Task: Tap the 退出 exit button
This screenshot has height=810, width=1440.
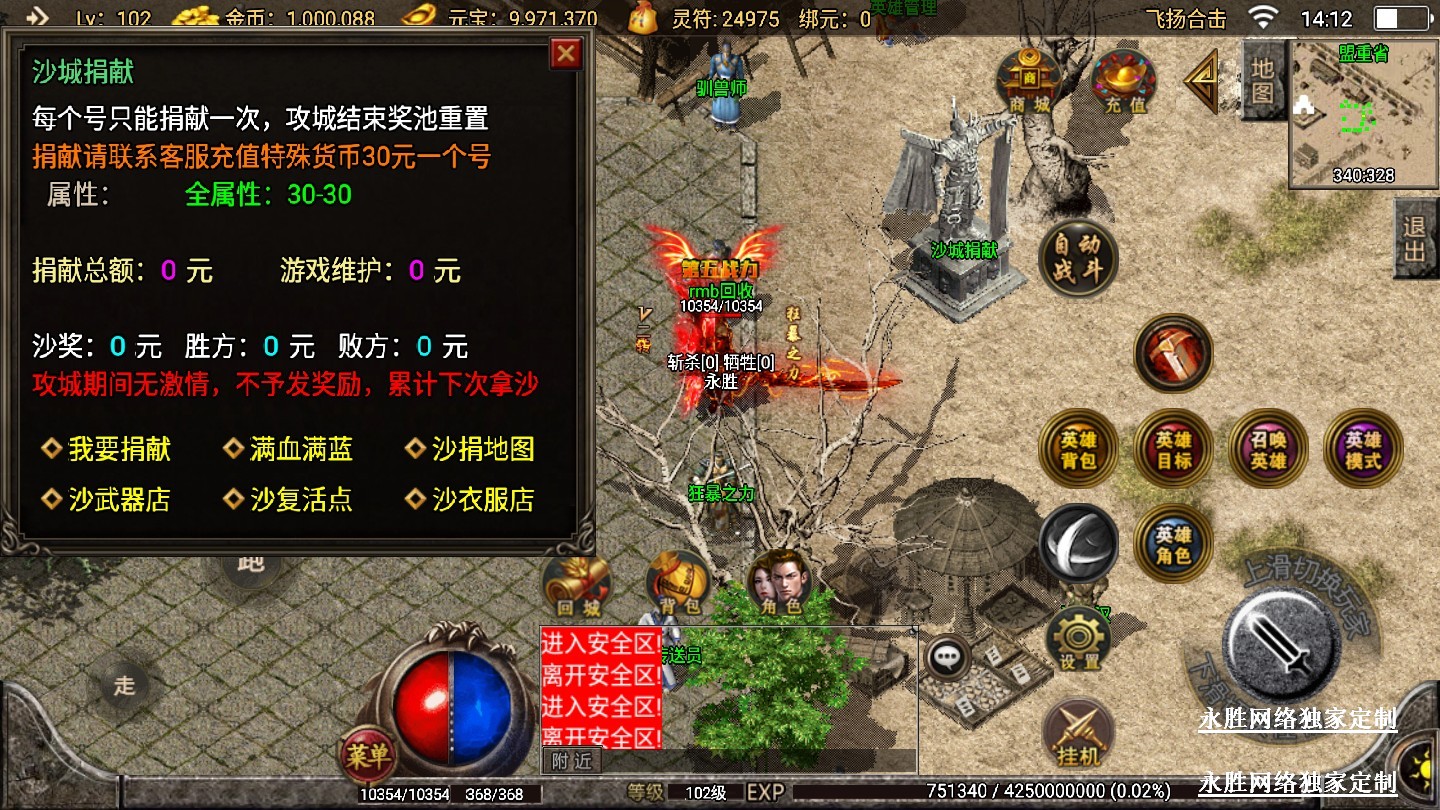Action: [x=1415, y=238]
